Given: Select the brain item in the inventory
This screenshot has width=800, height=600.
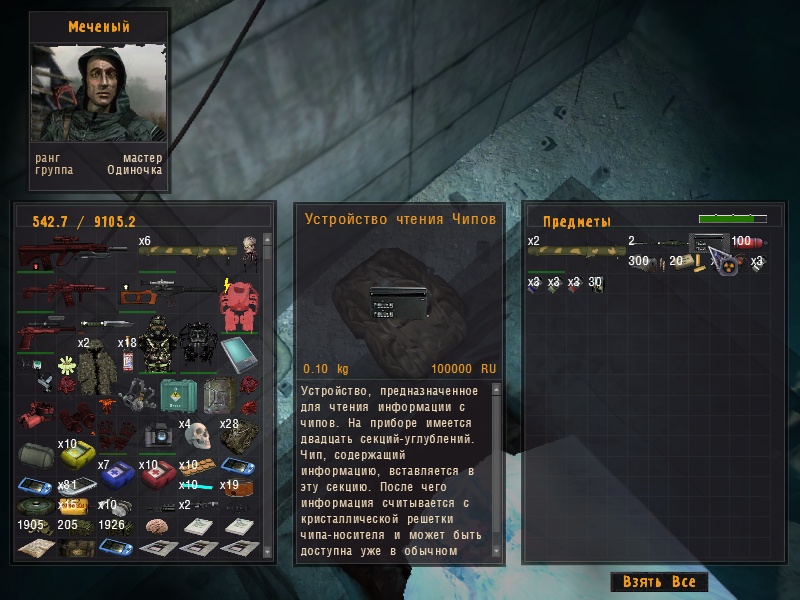Looking at the screenshot, I should tap(156, 527).
